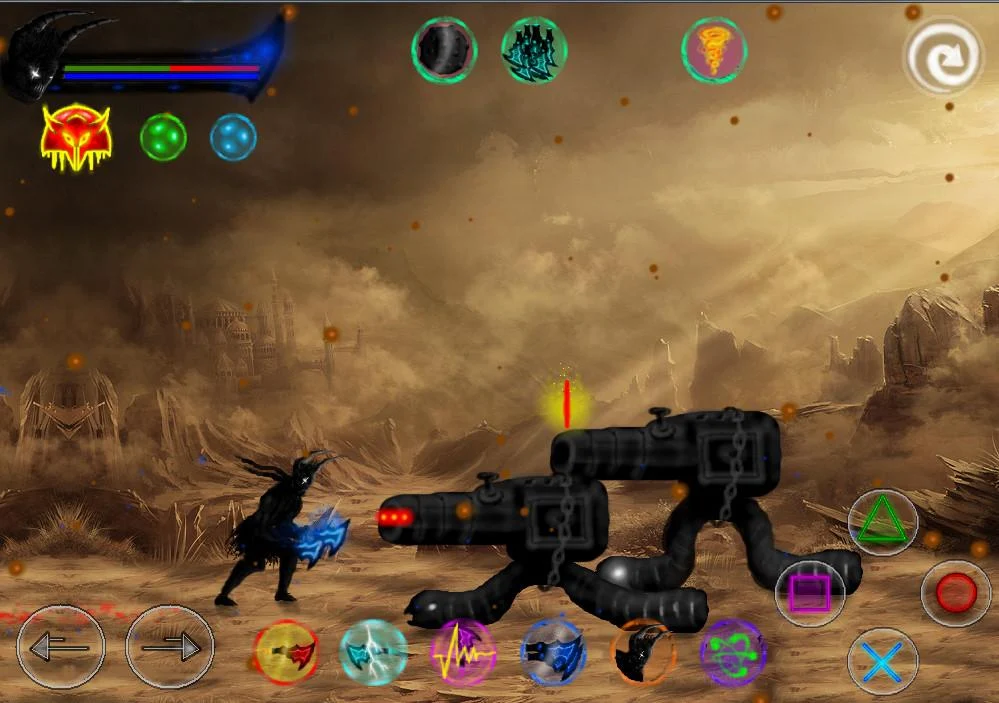Trigger the magenta pulse-wave skill

[463, 653]
